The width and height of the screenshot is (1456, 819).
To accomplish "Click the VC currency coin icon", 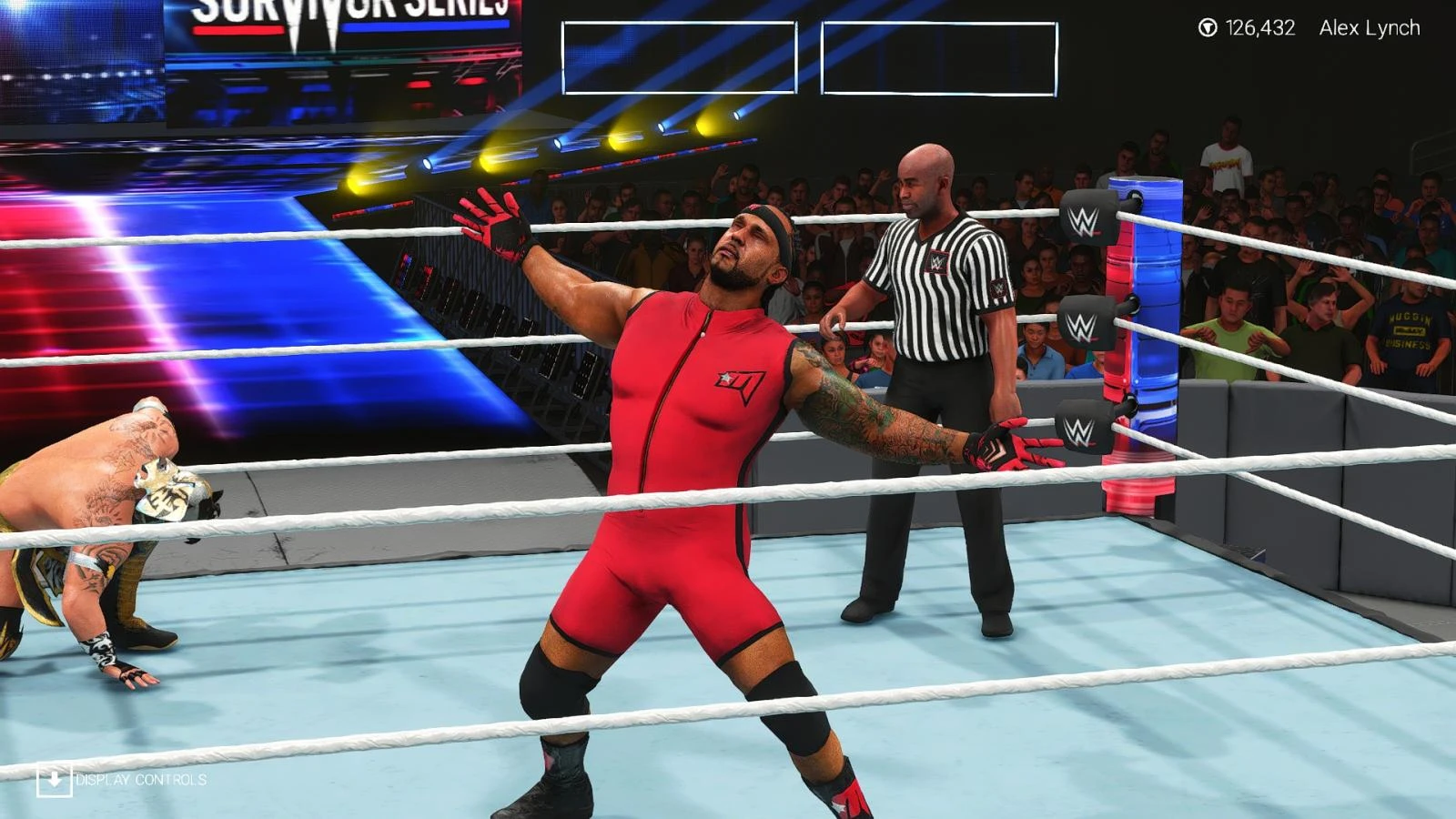I will point(1208,27).
